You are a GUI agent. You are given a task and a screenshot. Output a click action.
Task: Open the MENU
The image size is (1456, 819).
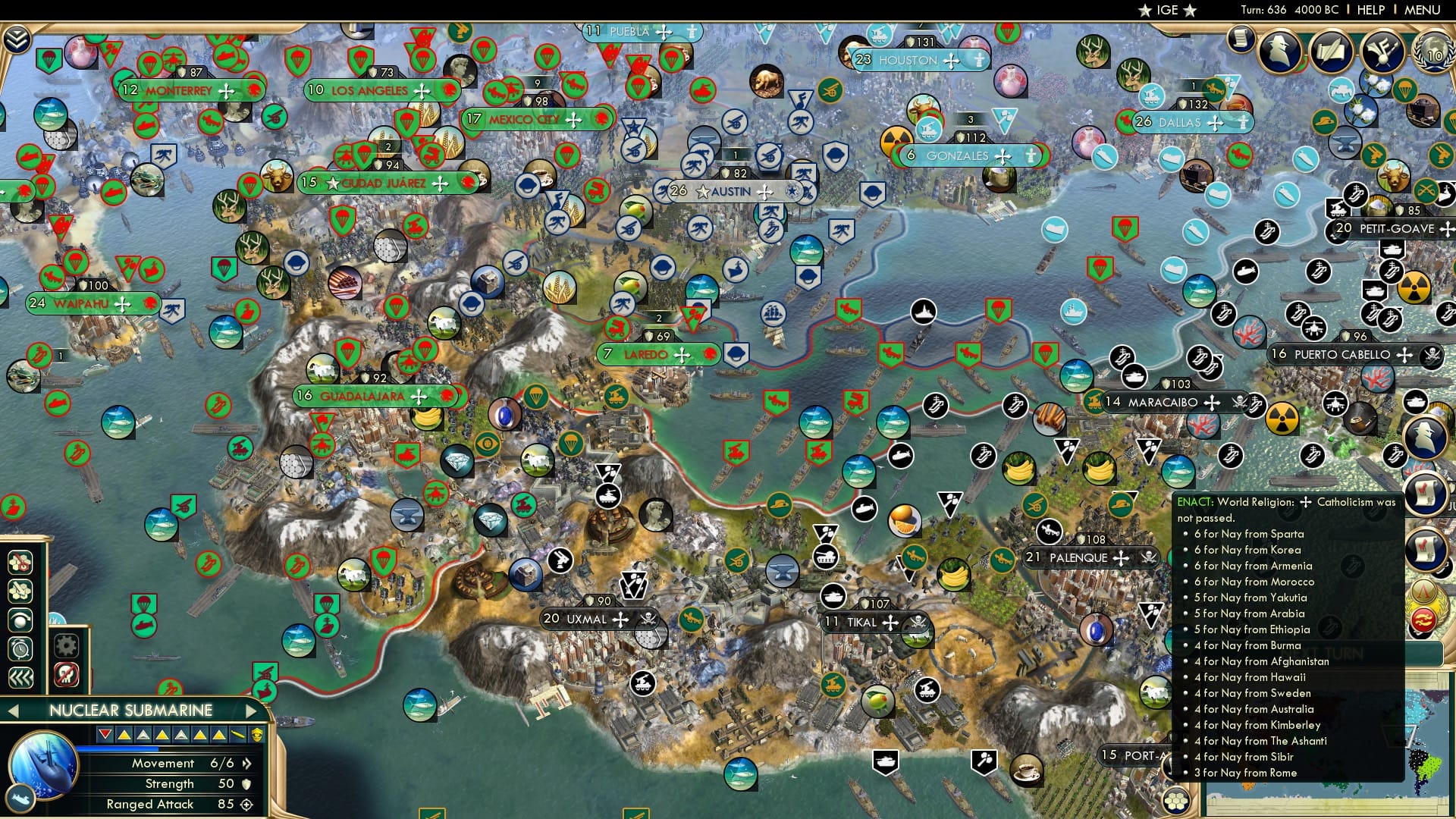tap(1424, 10)
